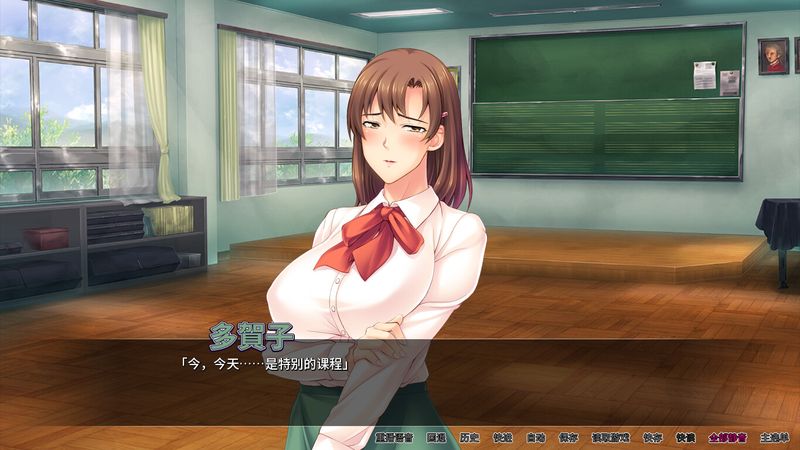Open the 历史 dialogue history log
Viewport: 800px width, 450px height.
469,437
